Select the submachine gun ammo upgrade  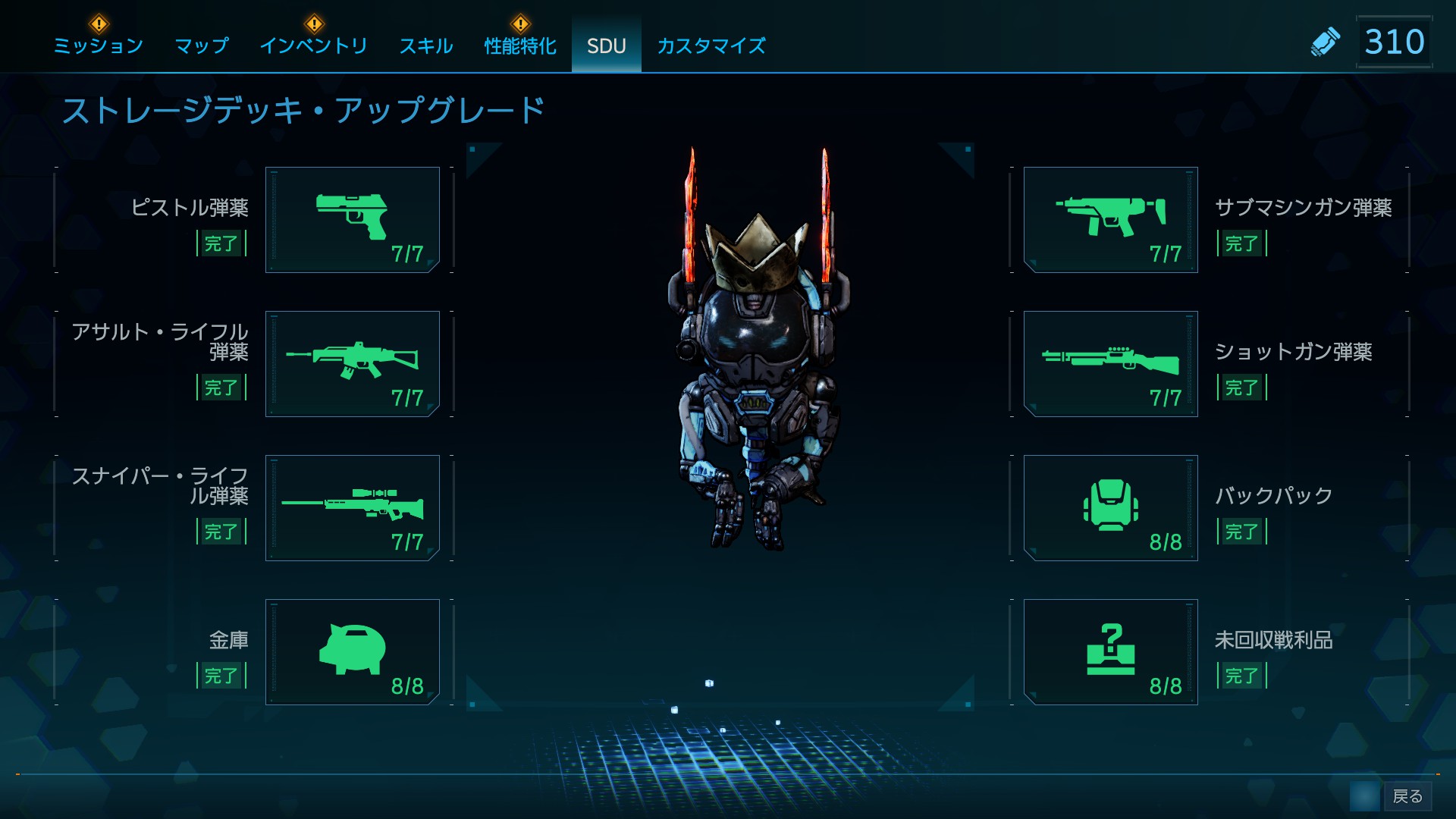tap(1110, 220)
